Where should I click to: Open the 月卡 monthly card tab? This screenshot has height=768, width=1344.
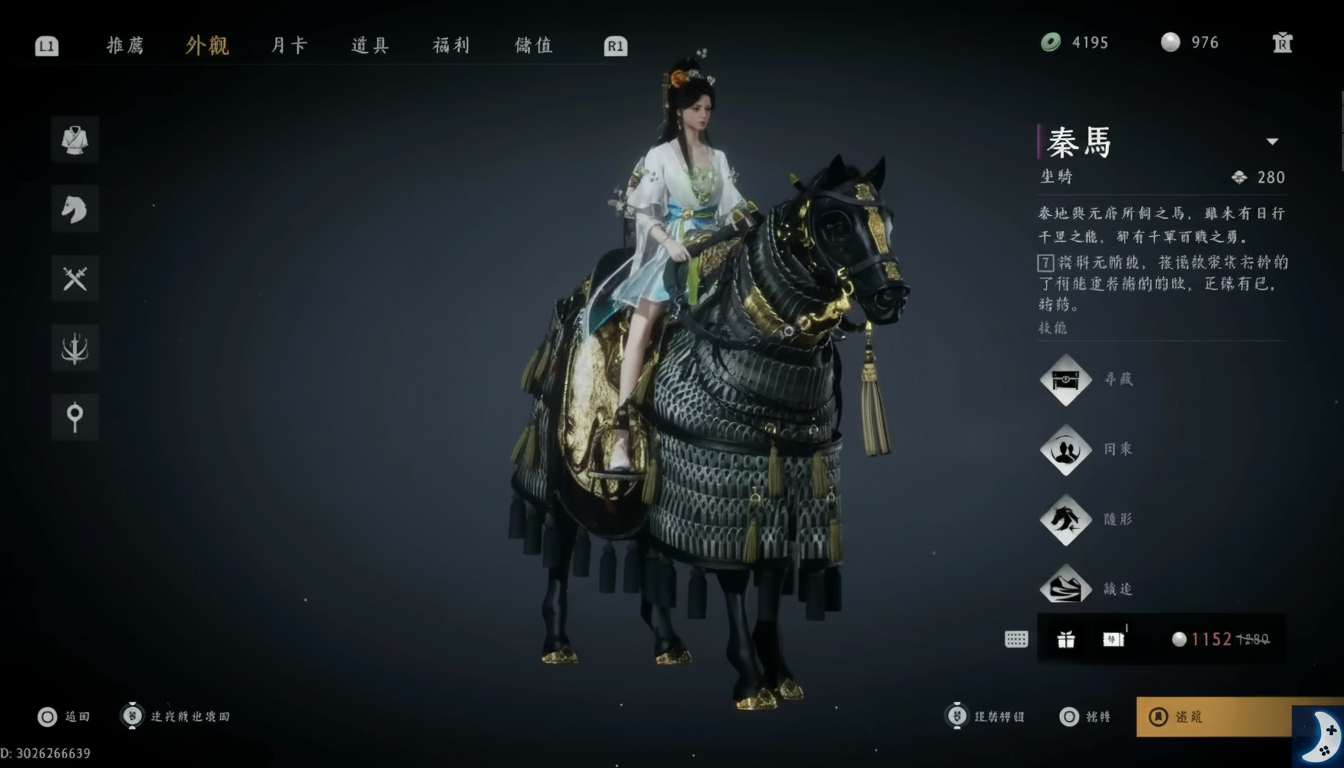[289, 45]
